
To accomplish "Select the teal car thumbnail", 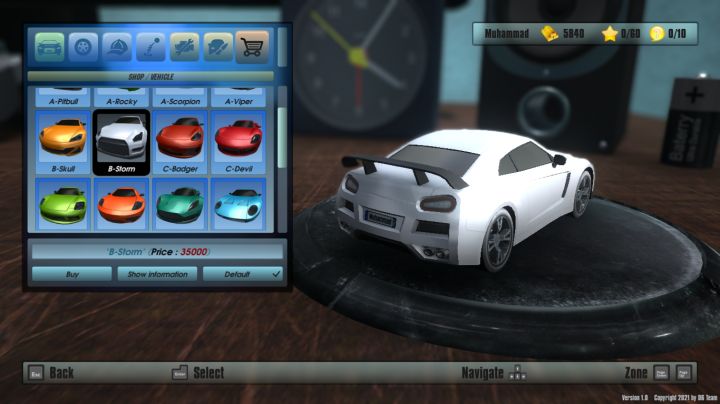I will (x=180, y=205).
